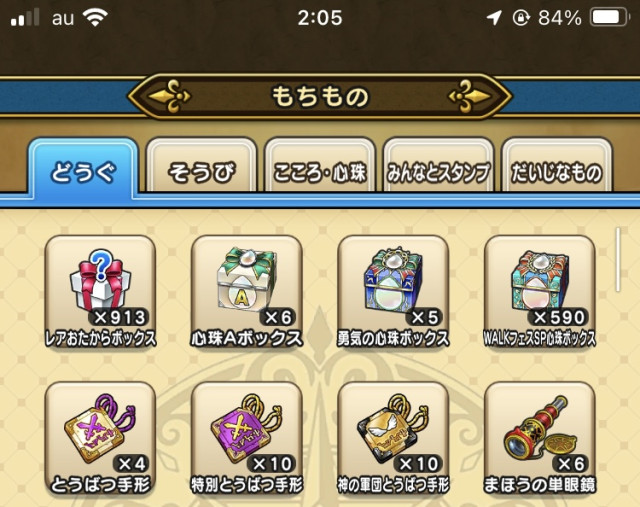Select the まほうの単眼鏡 item
640x507 pixels.
(539, 435)
